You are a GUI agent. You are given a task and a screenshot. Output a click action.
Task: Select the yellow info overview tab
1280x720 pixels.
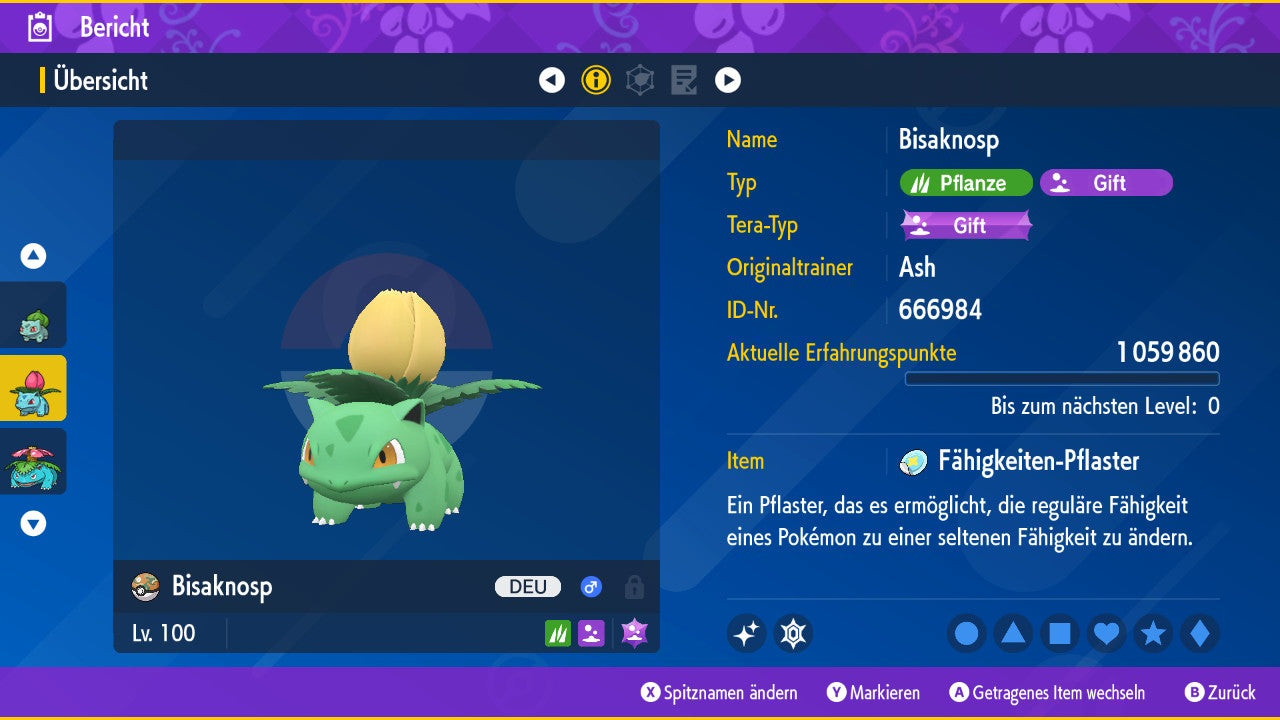[x=596, y=80]
